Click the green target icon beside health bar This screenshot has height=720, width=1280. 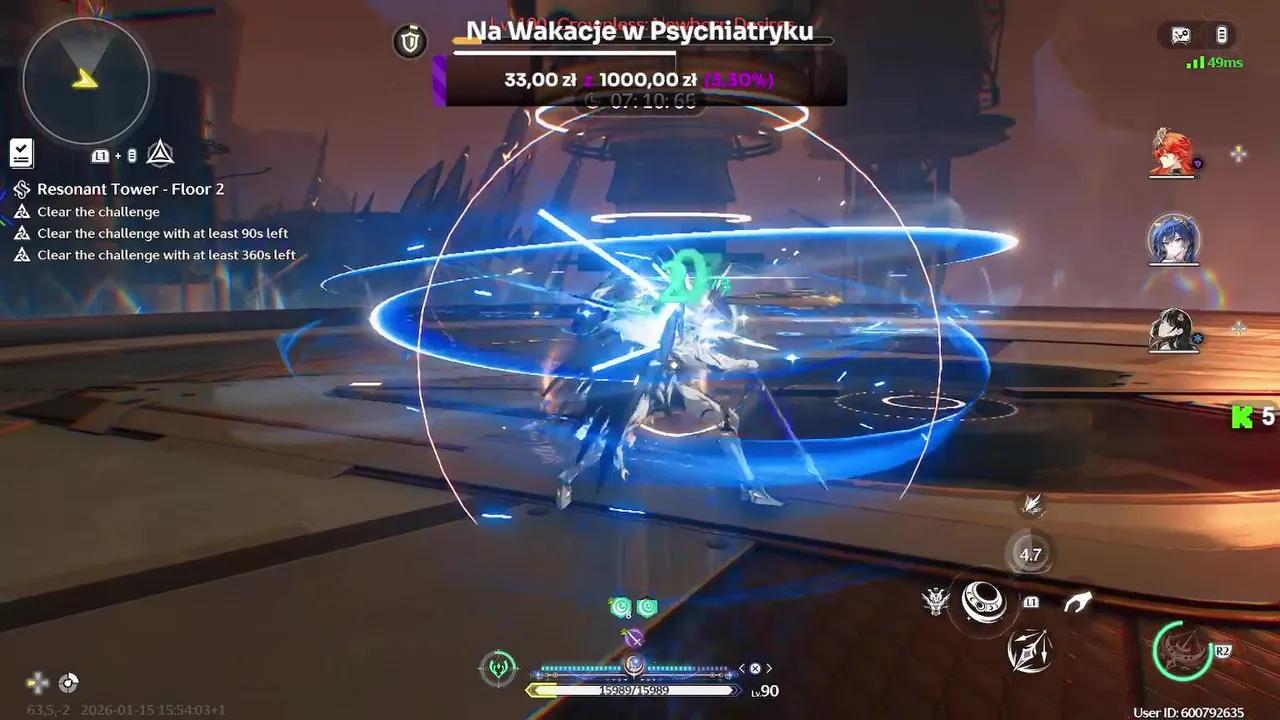click(x=498, y=667)
